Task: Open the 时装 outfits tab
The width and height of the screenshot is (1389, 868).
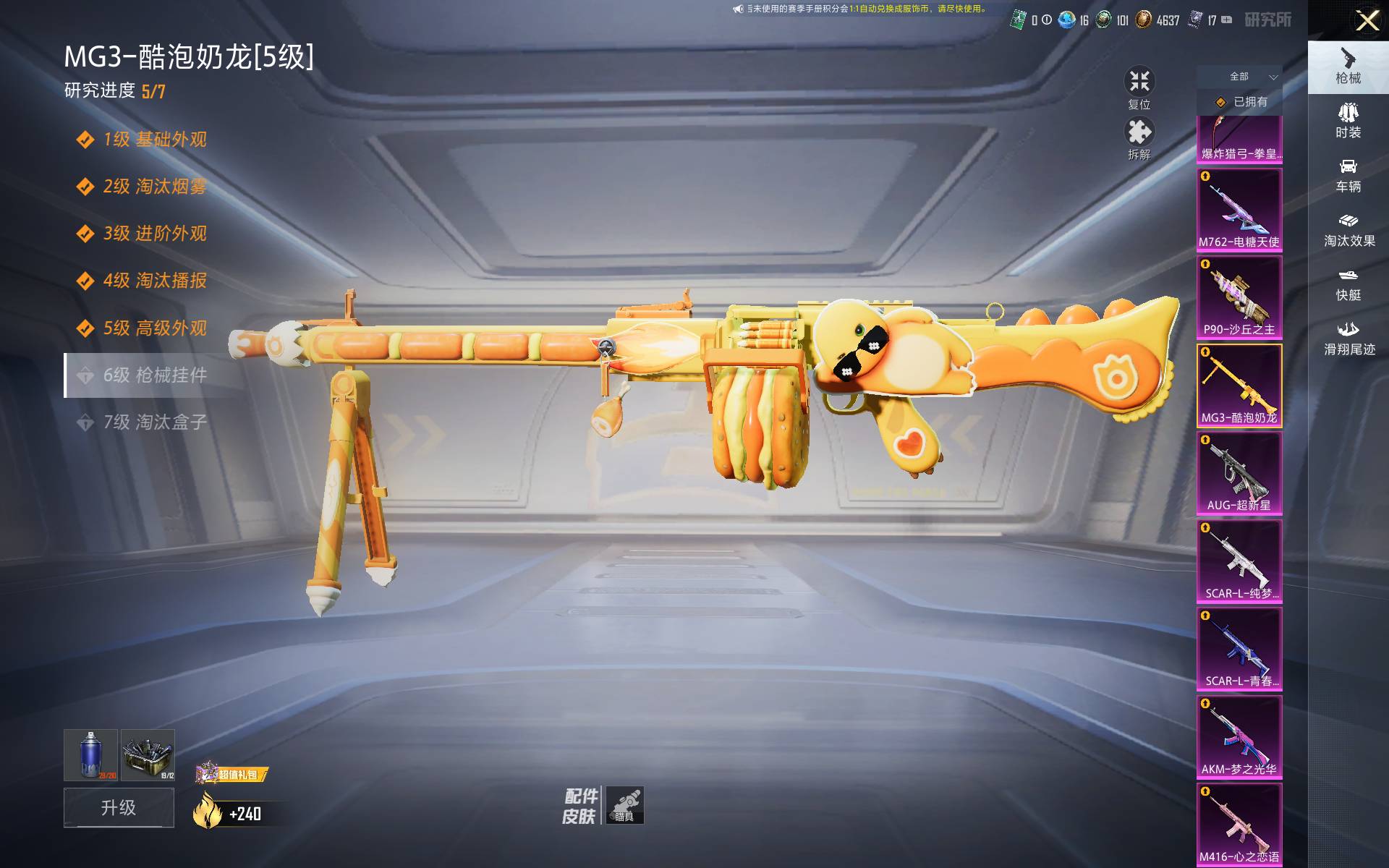Action: pyautogui.click(x=1348, y=121)
